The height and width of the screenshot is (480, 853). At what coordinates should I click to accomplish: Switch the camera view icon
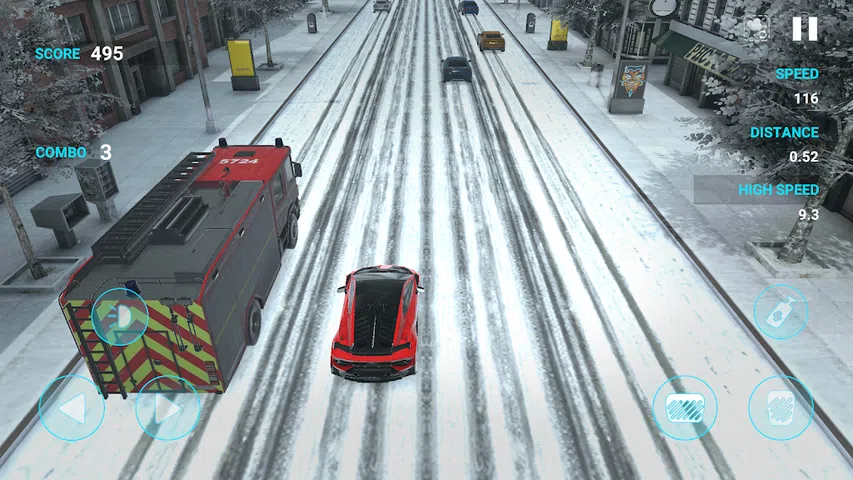pyautogui.click(x=757, y=29)
